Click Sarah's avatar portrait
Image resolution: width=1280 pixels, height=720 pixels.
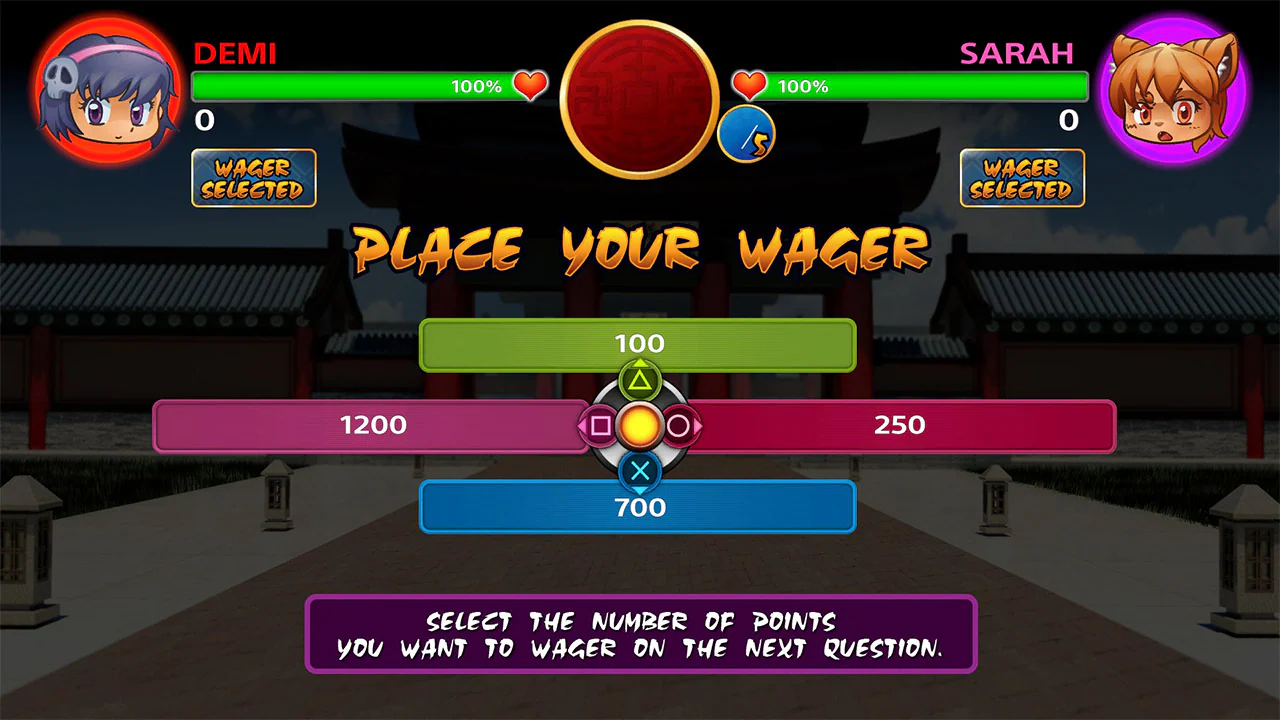tap(1176, 88)
